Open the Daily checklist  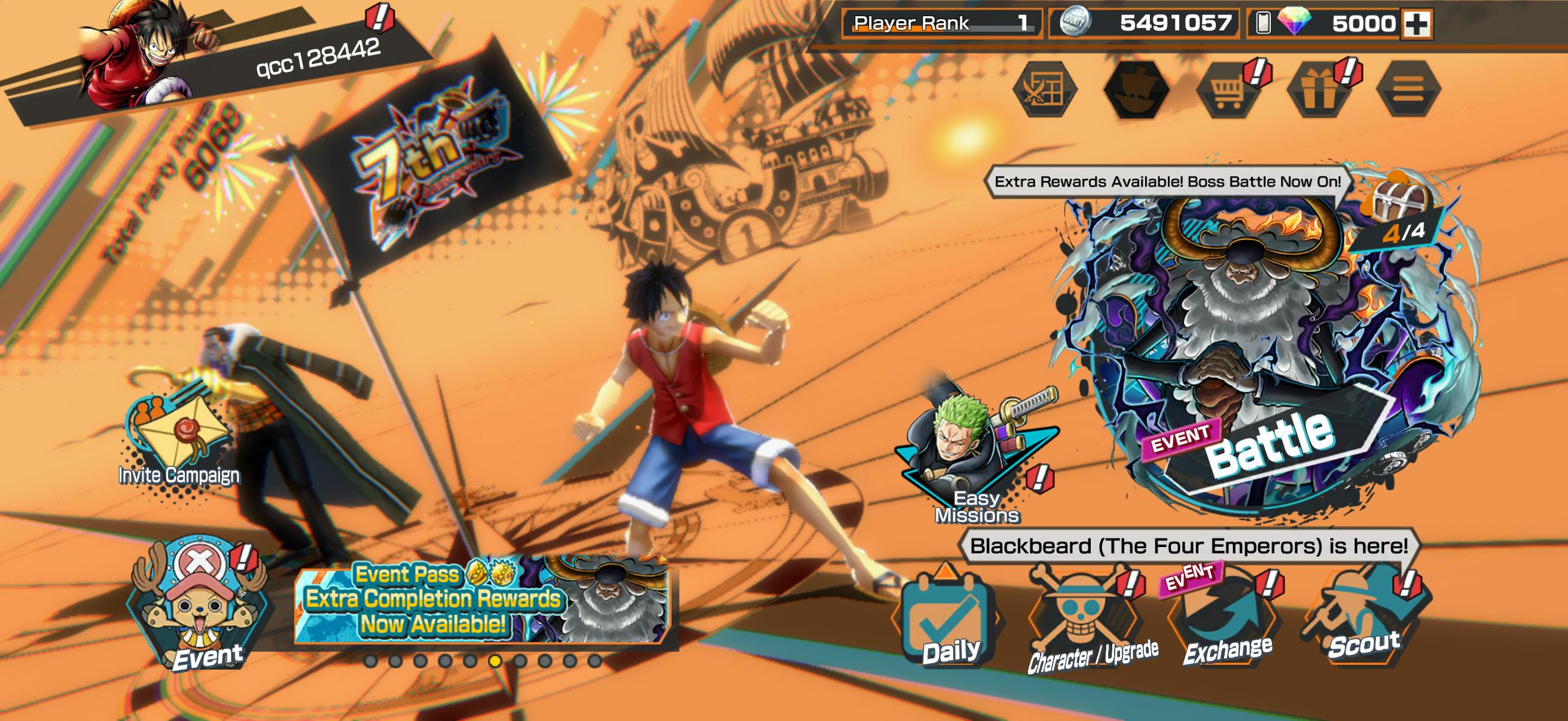[x=948, y=622]
